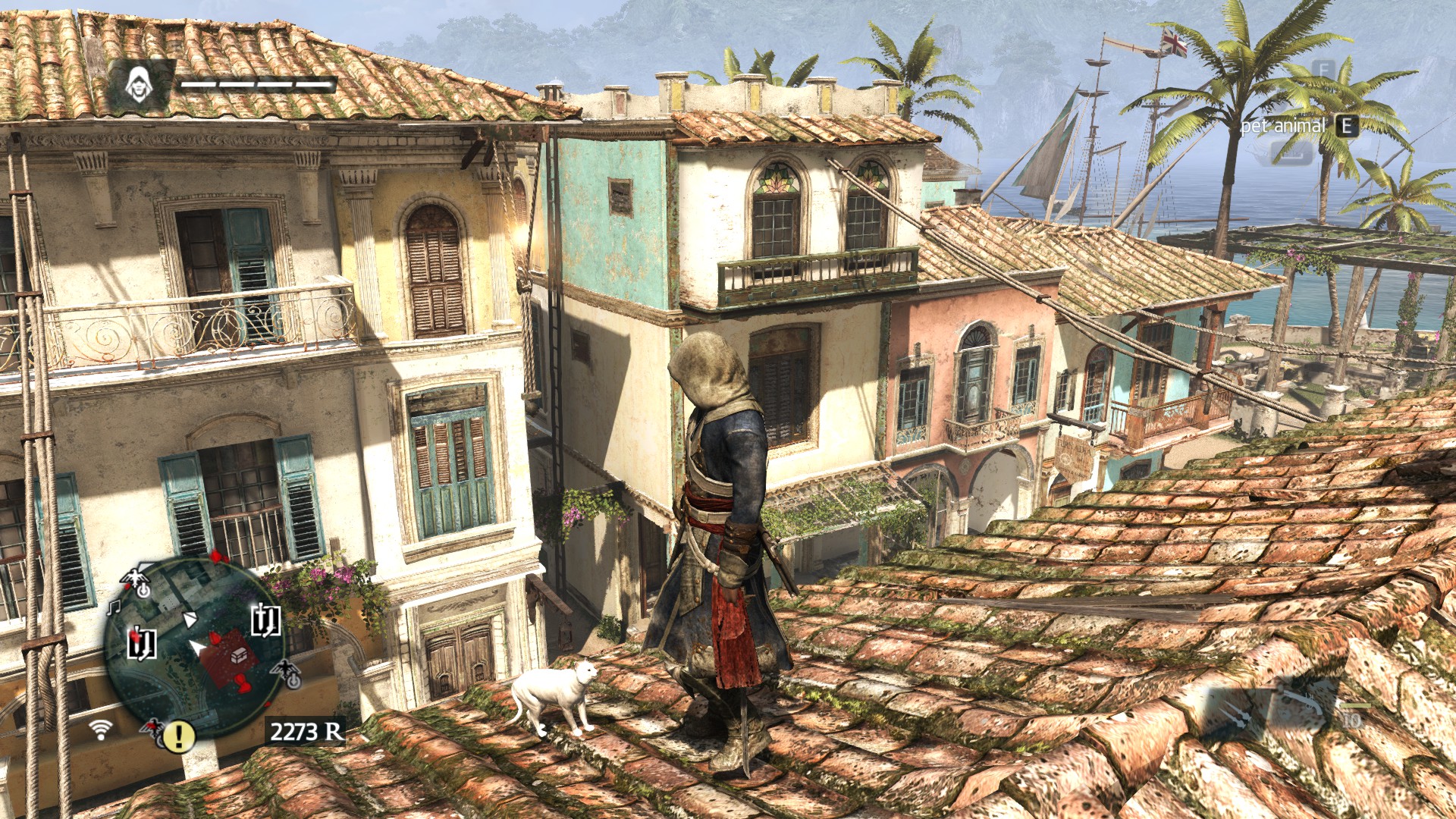1456x819 pixels.
Task: Select the music note marker on minimap
Action: (115, 607)
